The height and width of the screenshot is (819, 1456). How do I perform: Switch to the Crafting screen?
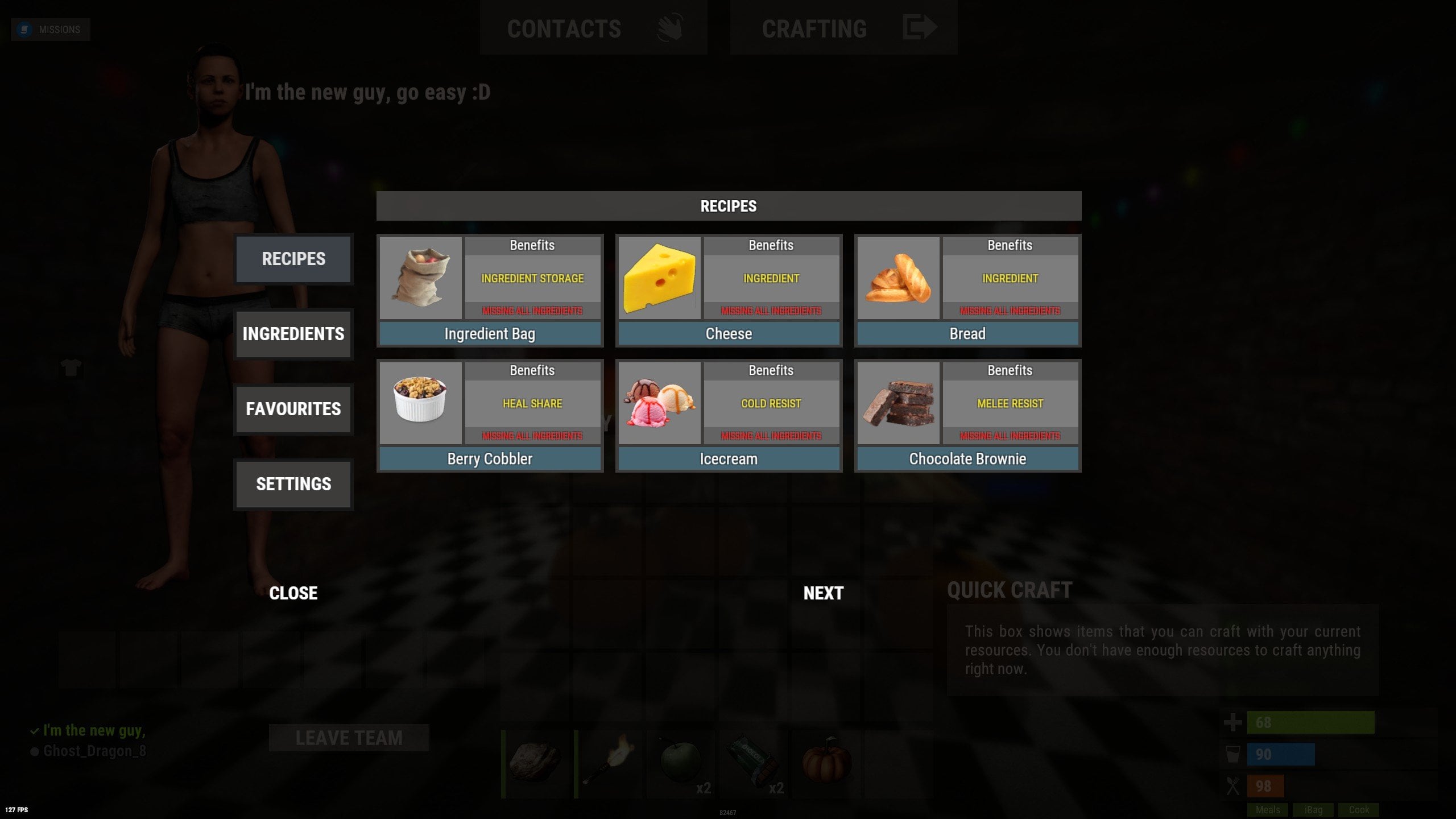[843, 28]
